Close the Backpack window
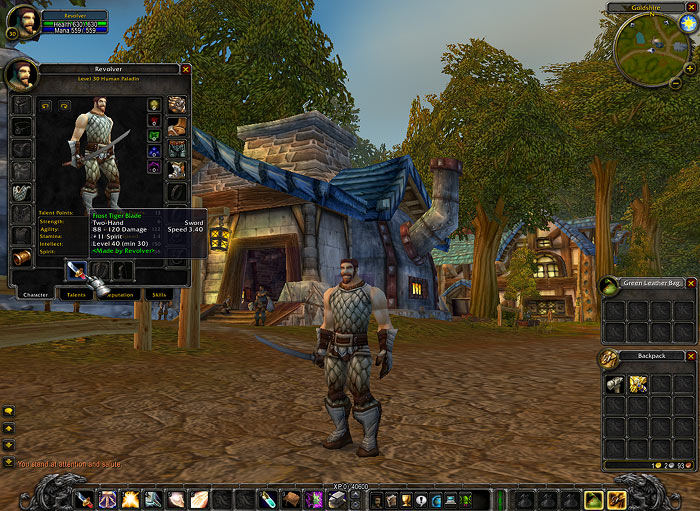 (691, 356)
